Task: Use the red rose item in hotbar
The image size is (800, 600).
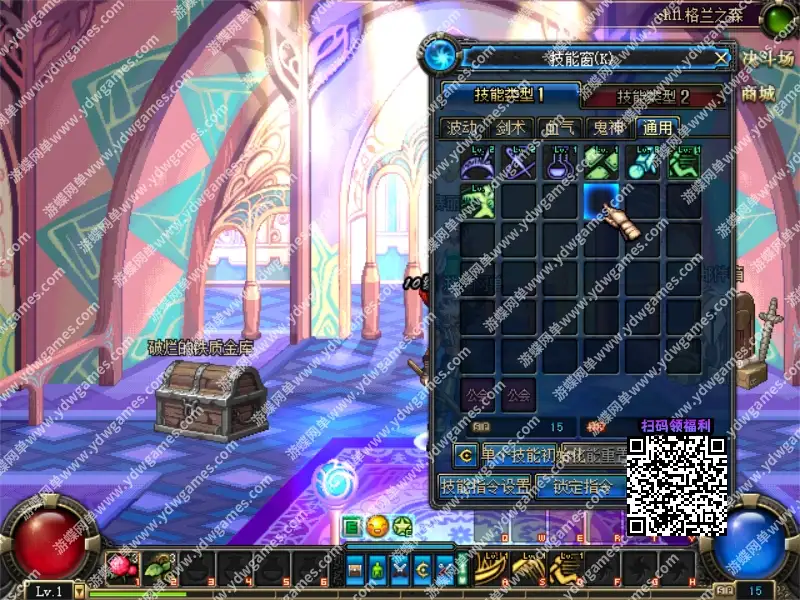Action: [121, 567]
